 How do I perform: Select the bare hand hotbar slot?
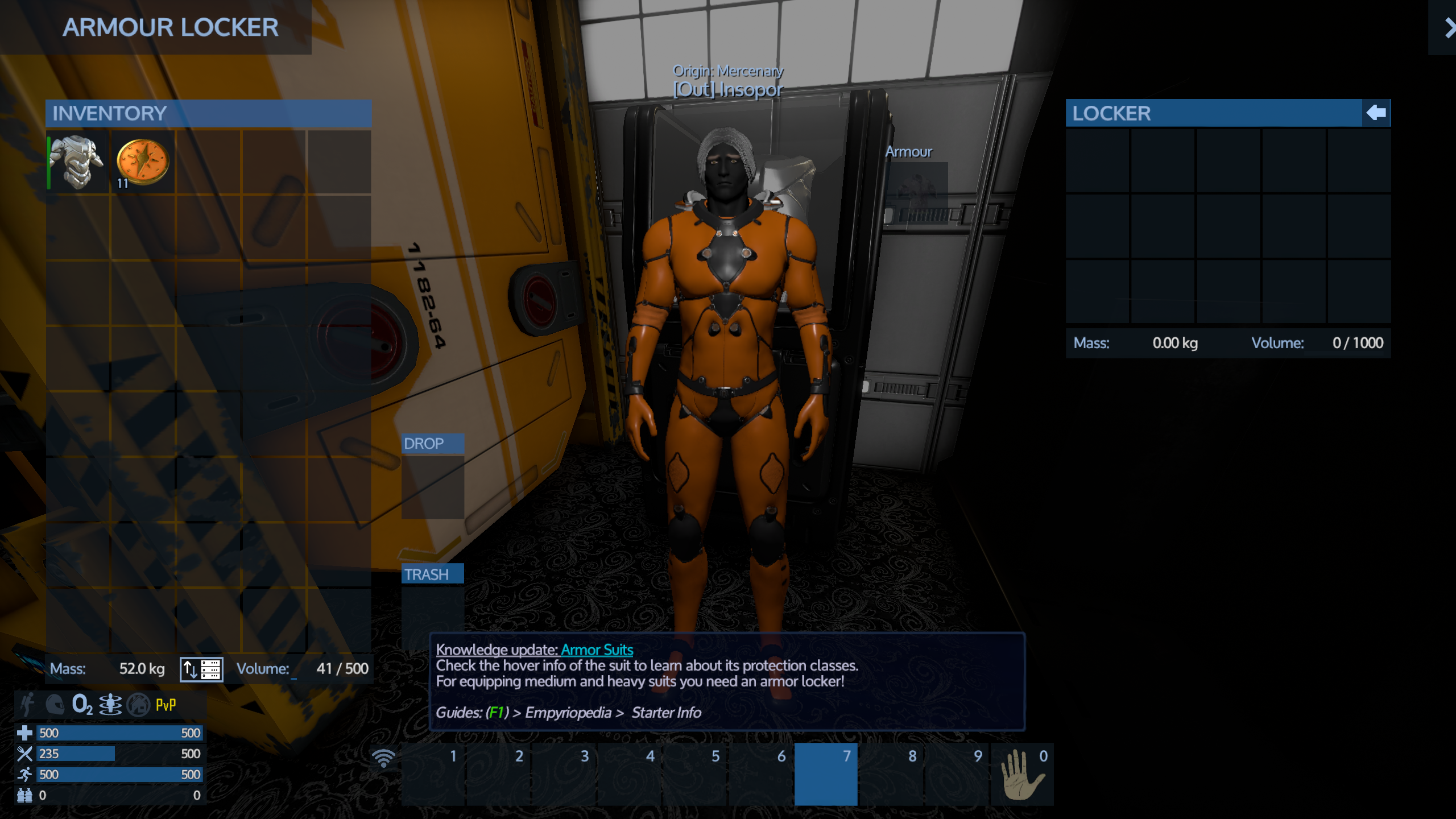pyautogui.click(x=1022, y=774)
